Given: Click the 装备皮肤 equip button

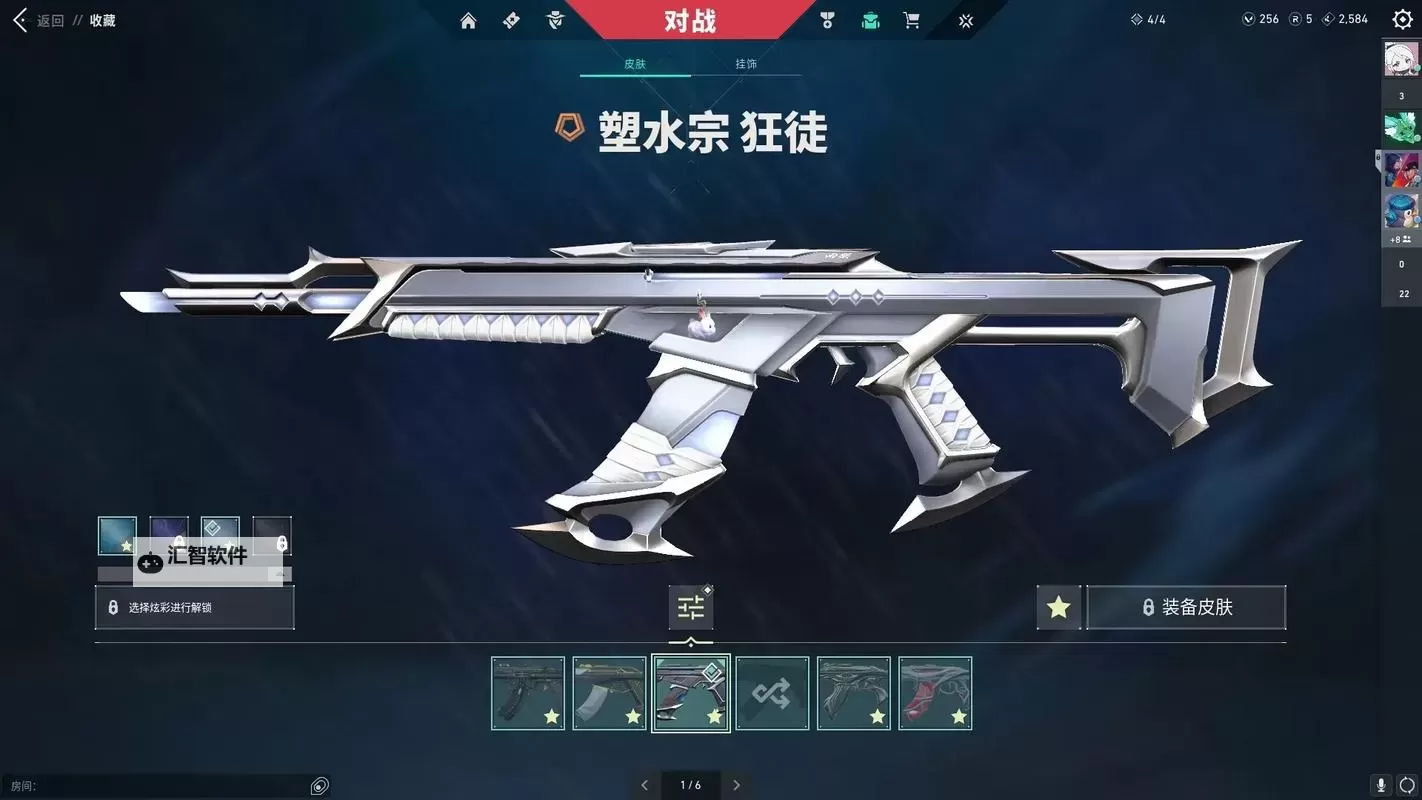Looking at the screenshot, I should (1185, 607).
